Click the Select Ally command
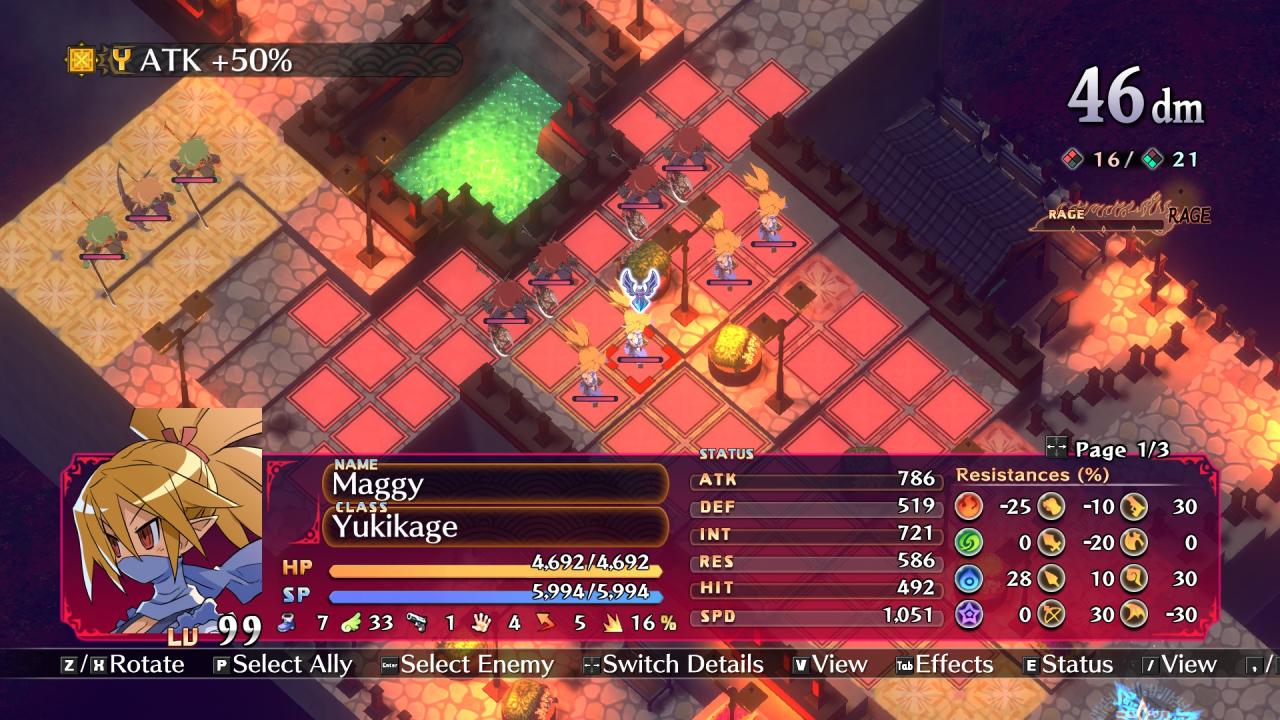Screen dimensions: 1280x720 (282, 665)
